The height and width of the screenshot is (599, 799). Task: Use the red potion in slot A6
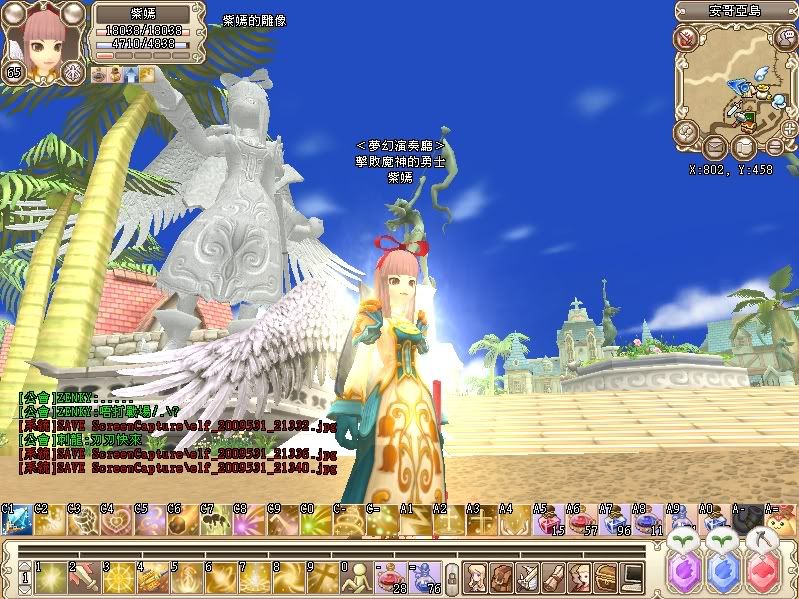click(x=582, y=521)
